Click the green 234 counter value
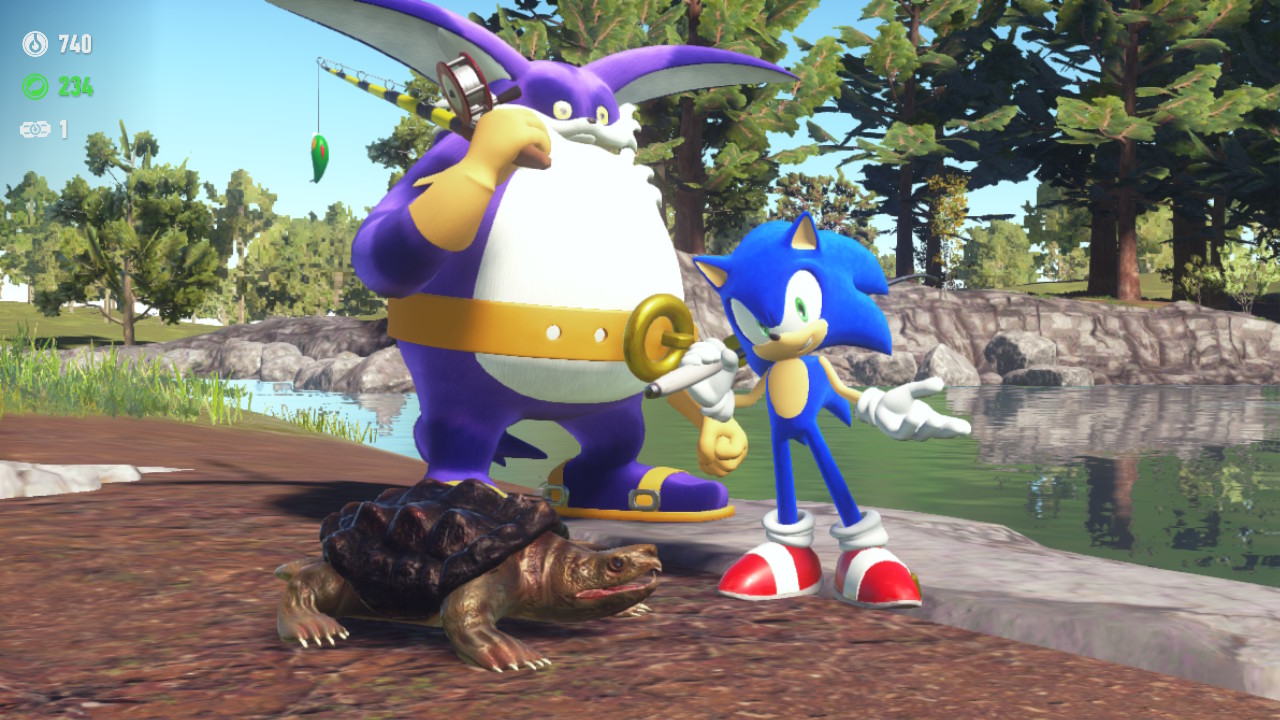Screen dimensions: 1280x720 (x=75, y=85)
